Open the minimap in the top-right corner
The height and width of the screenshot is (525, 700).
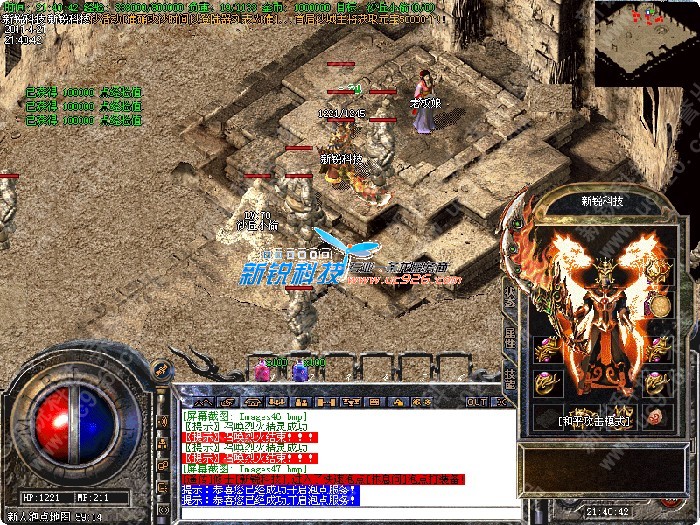pyautogui.click(x=645, y=44)
